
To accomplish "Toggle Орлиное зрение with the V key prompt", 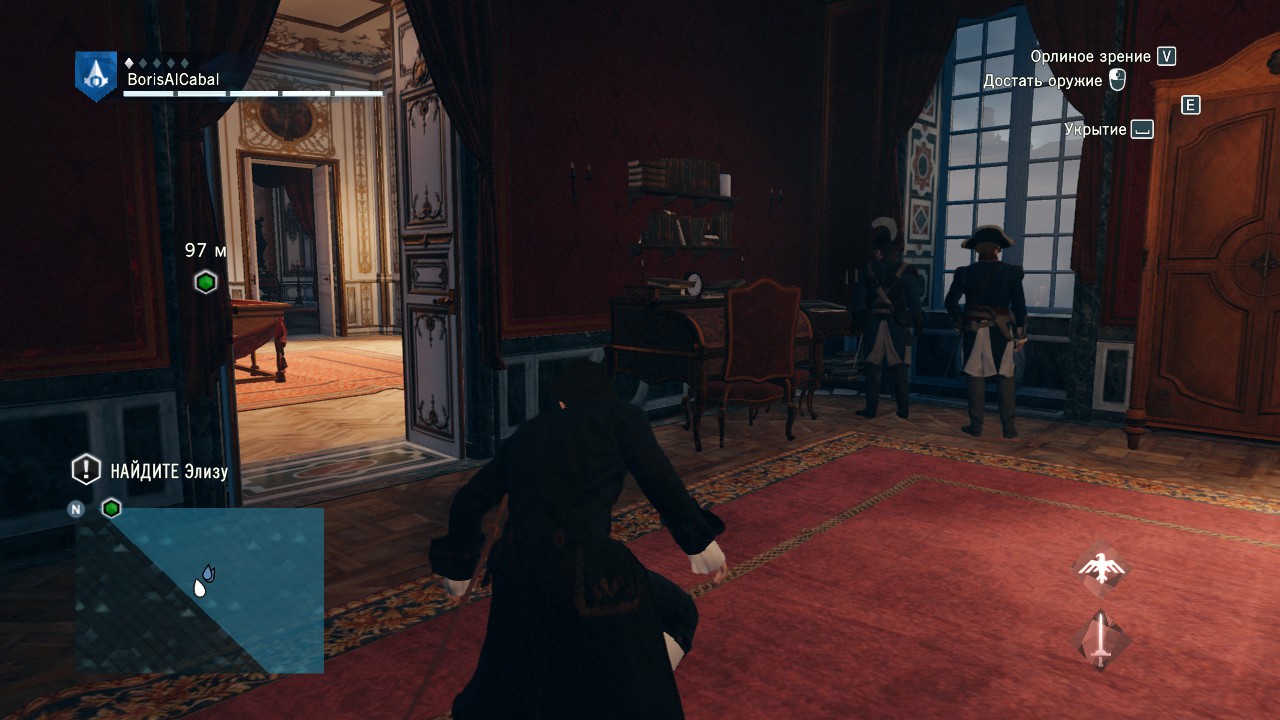I will point(1165,56).
